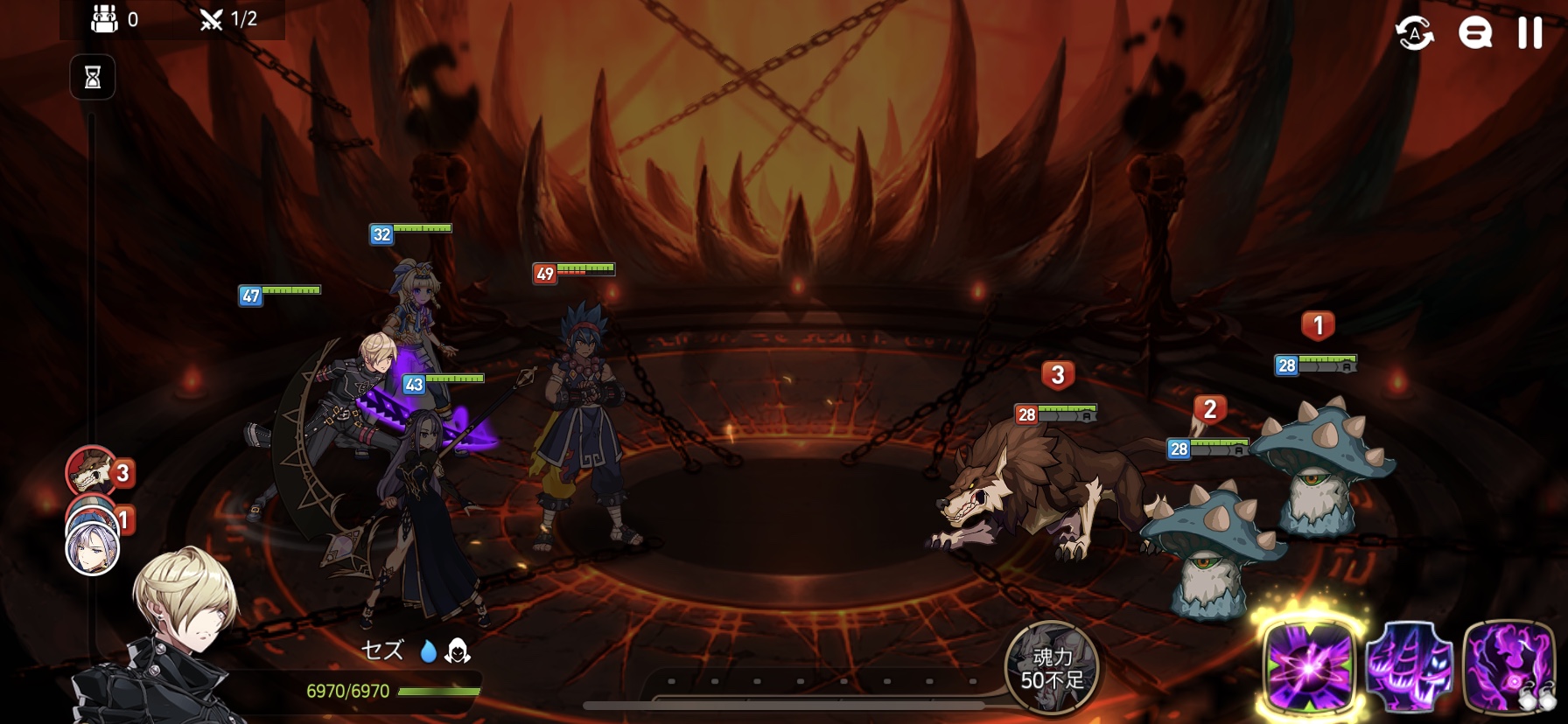Select wolf portrait in turn queue
1568x724 pixels.
click(x=91, y=473)
